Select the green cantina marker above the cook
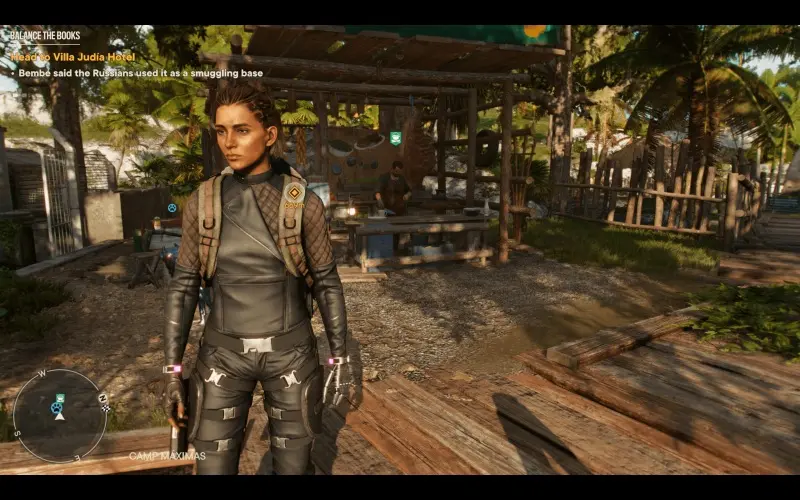Screen dimensions: 800x500 [x=396, y=138]
